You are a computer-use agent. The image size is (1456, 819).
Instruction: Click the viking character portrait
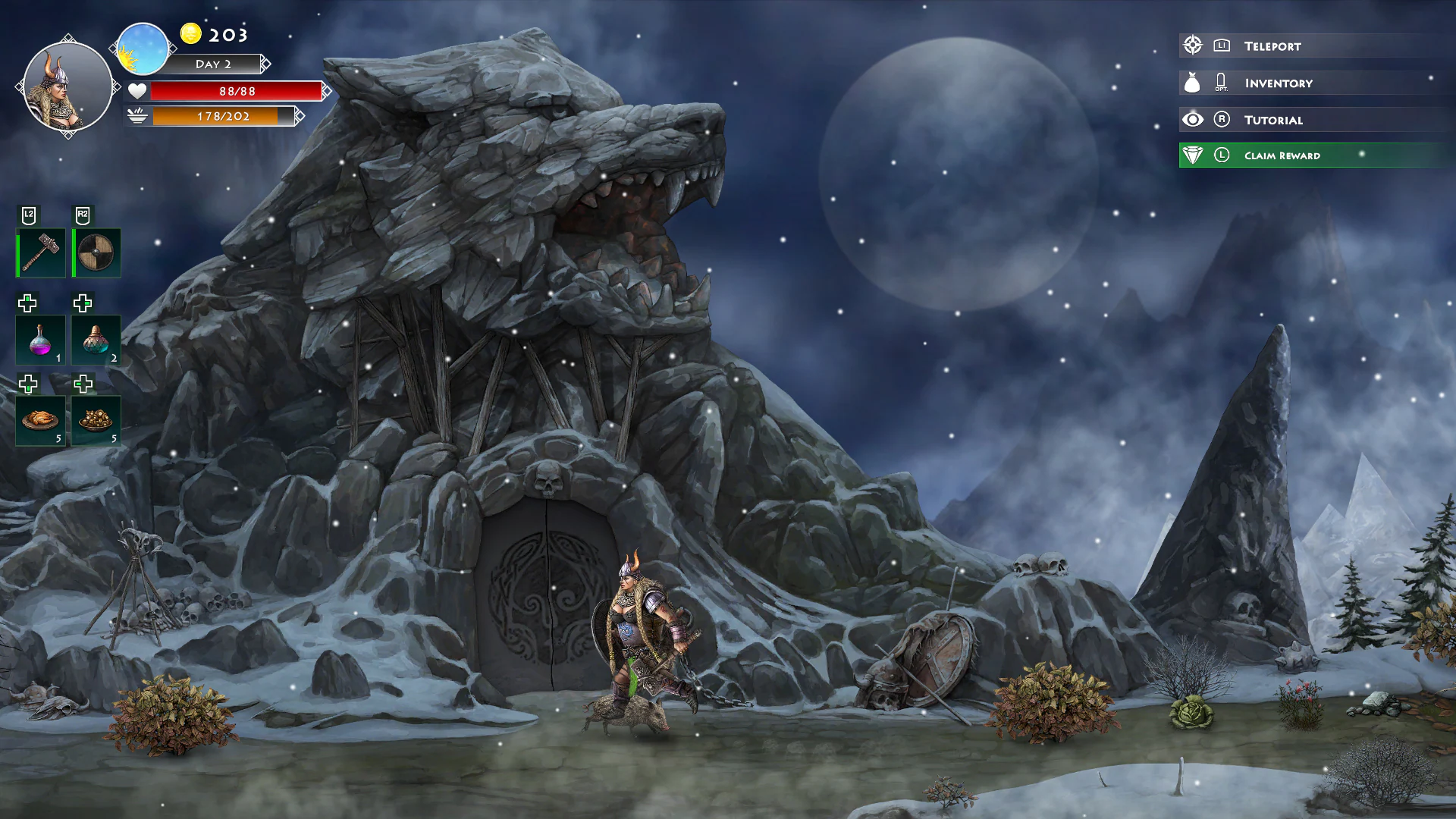(x=67, y=86)
